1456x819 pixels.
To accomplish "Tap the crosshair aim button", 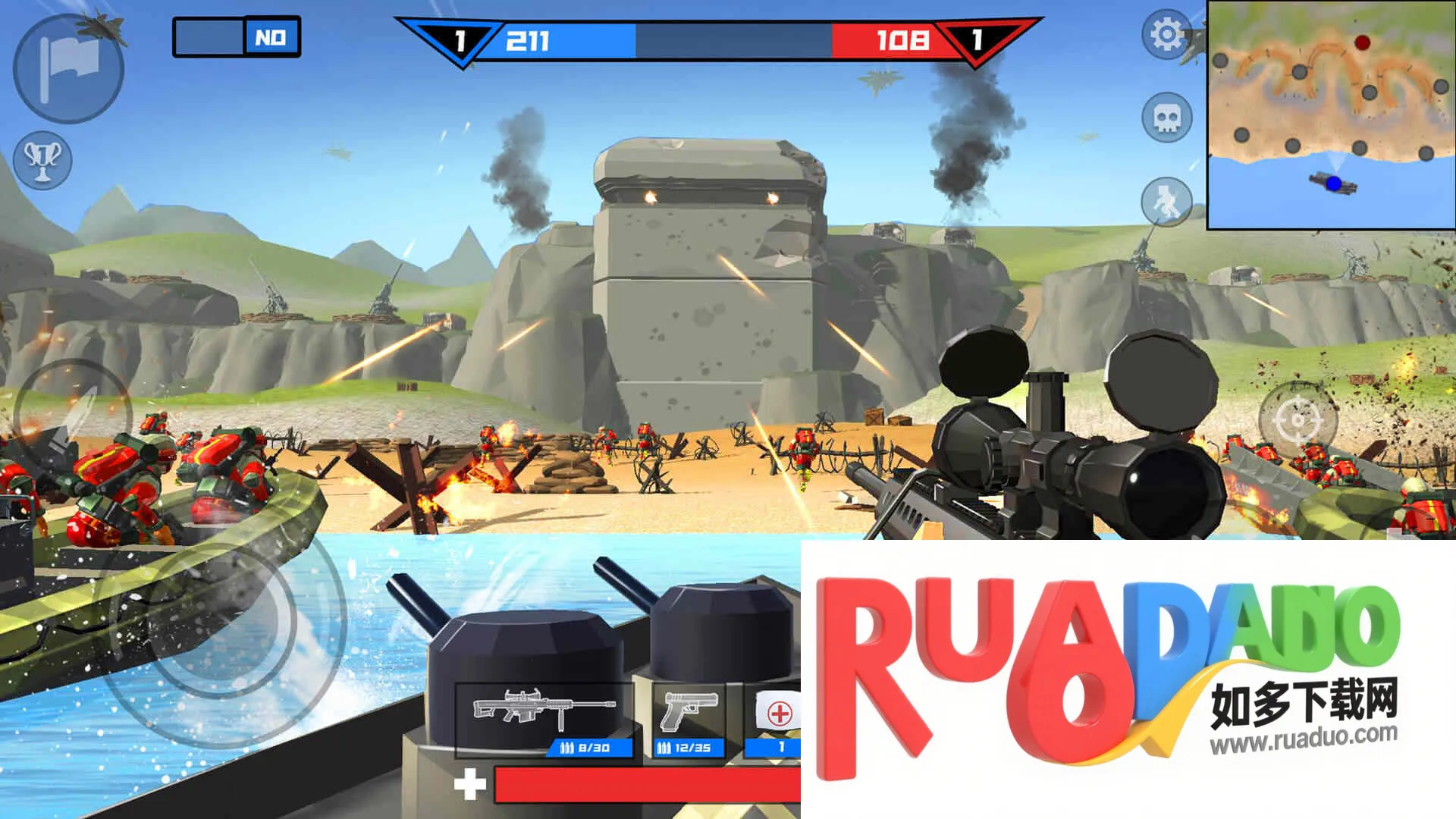I will [1298, 419].
